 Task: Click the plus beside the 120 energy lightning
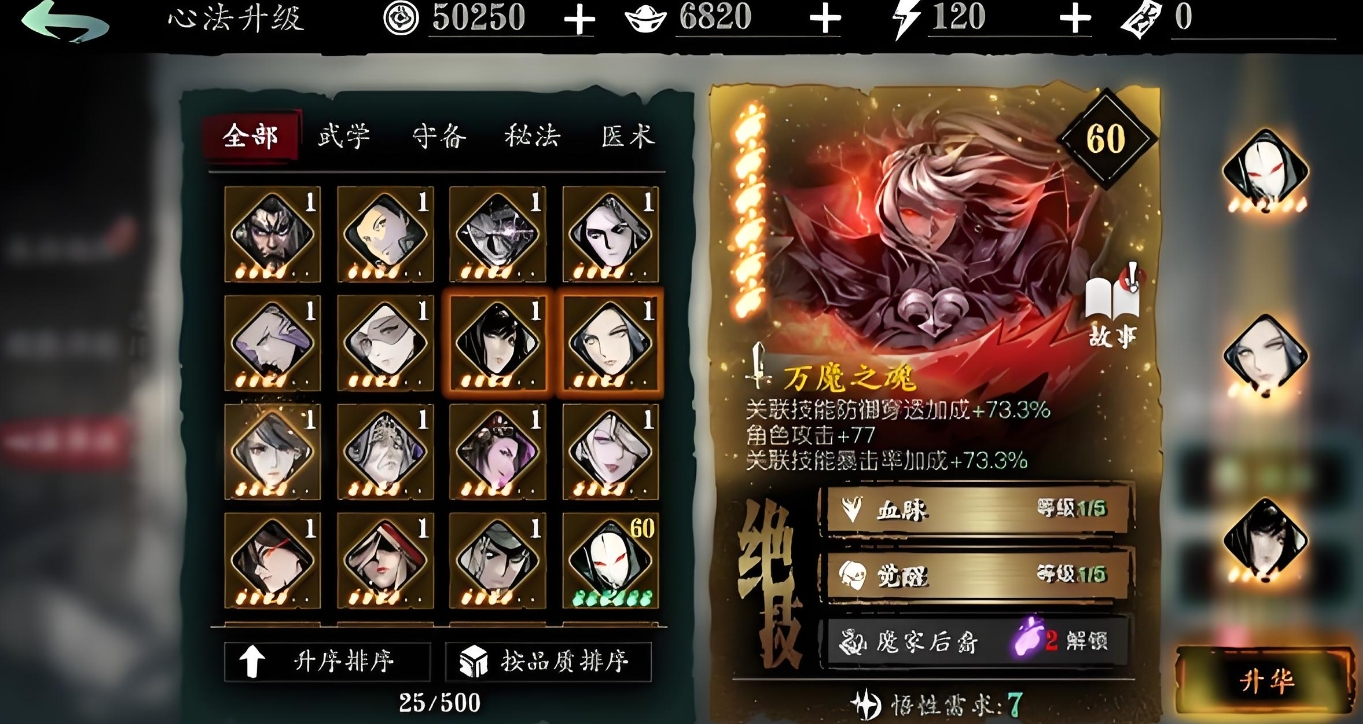pyautogui.click(x=1073, y=17)
